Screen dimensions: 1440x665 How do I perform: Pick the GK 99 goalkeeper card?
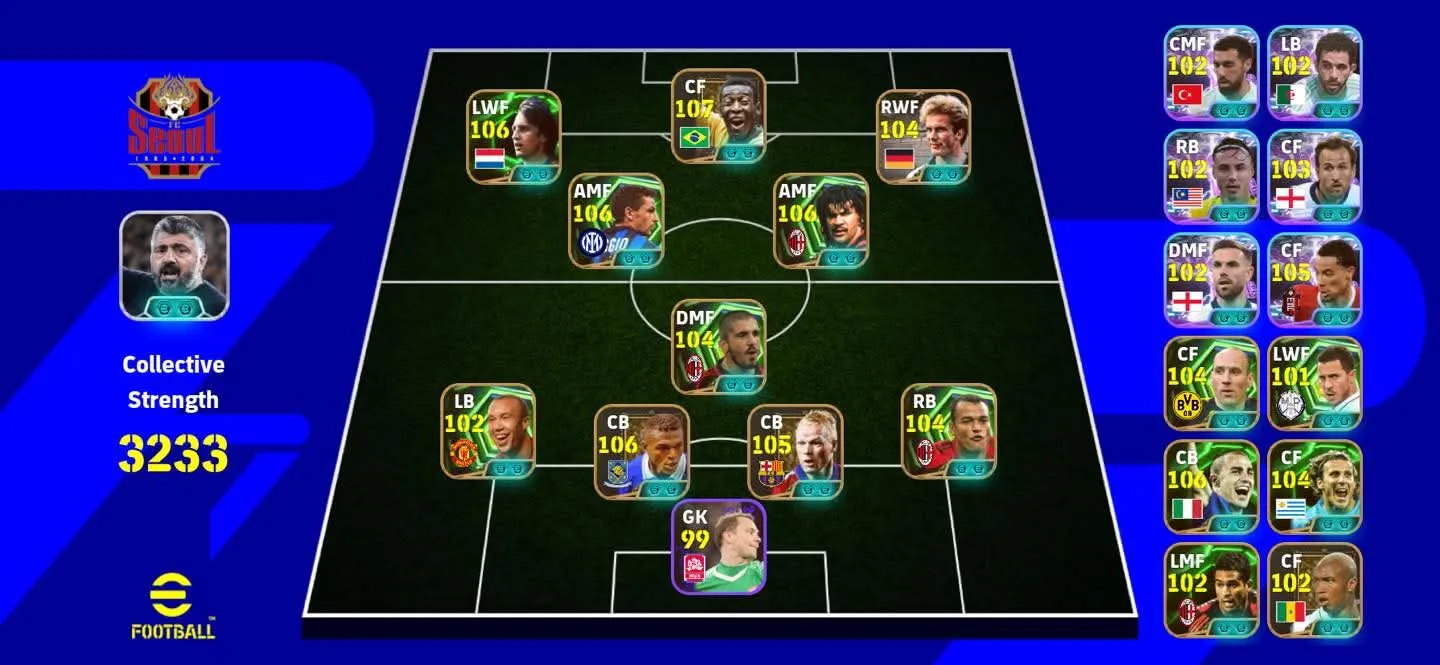click(x=718, y=546)
